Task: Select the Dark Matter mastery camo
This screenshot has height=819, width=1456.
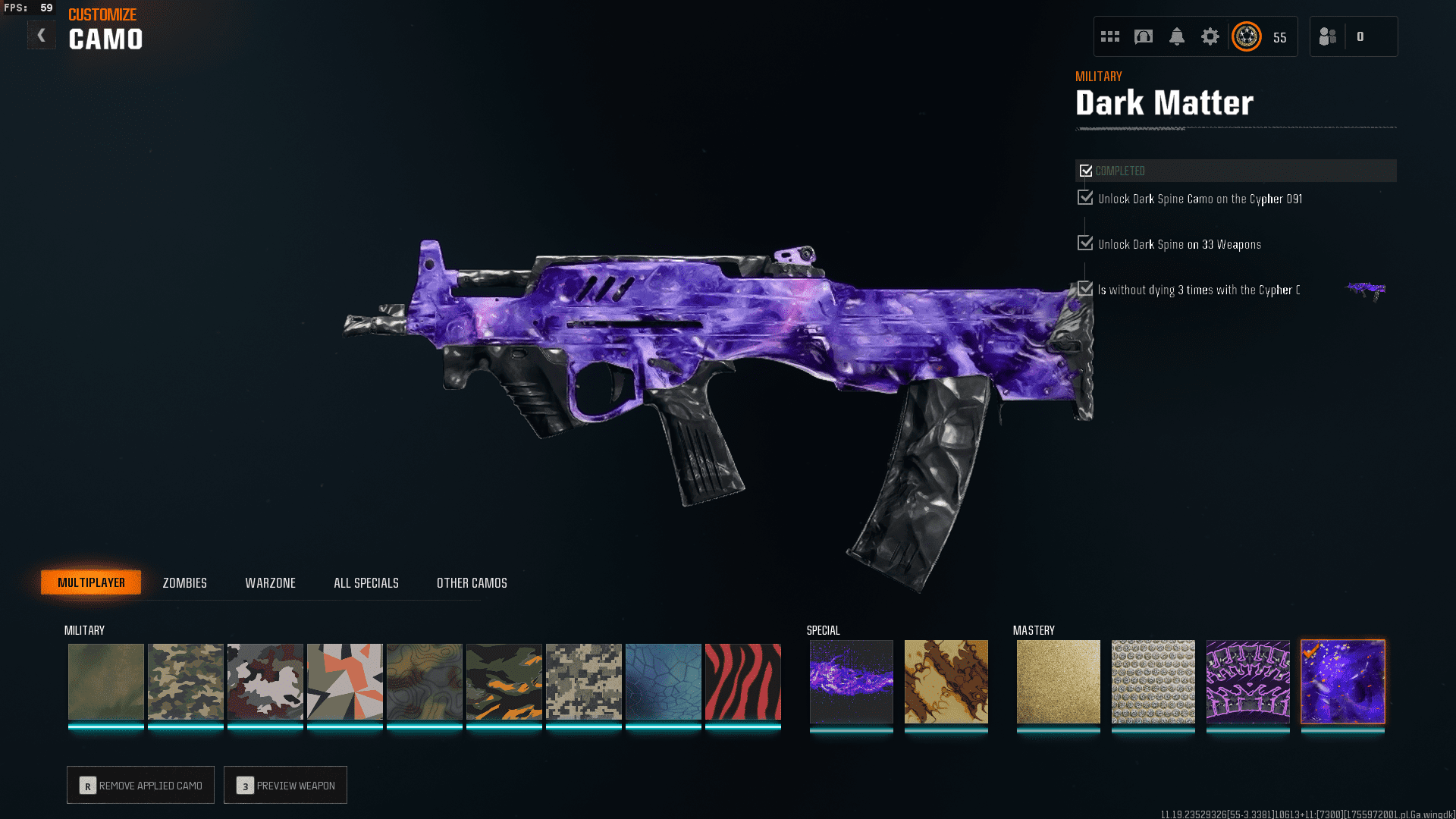Action: (1342, 681)
